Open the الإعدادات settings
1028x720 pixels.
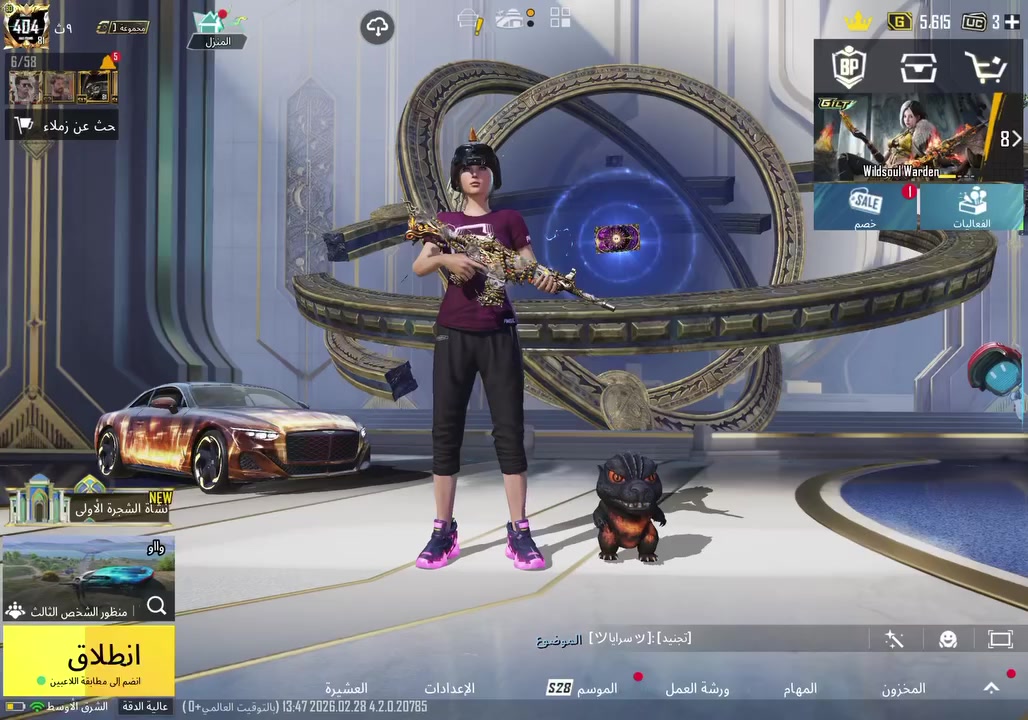coord(449,688)
